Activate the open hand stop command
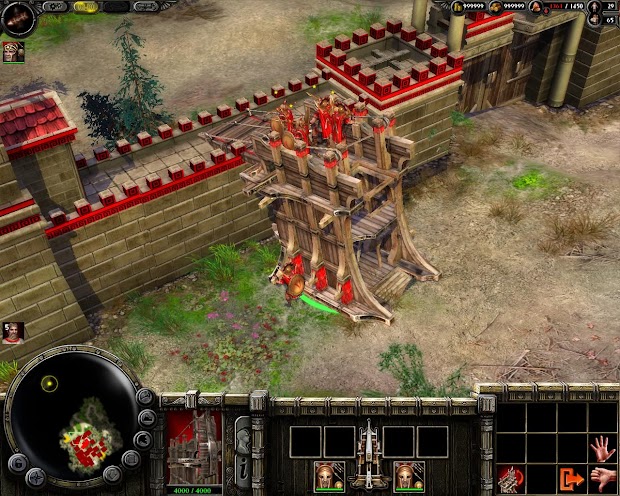 602,447
